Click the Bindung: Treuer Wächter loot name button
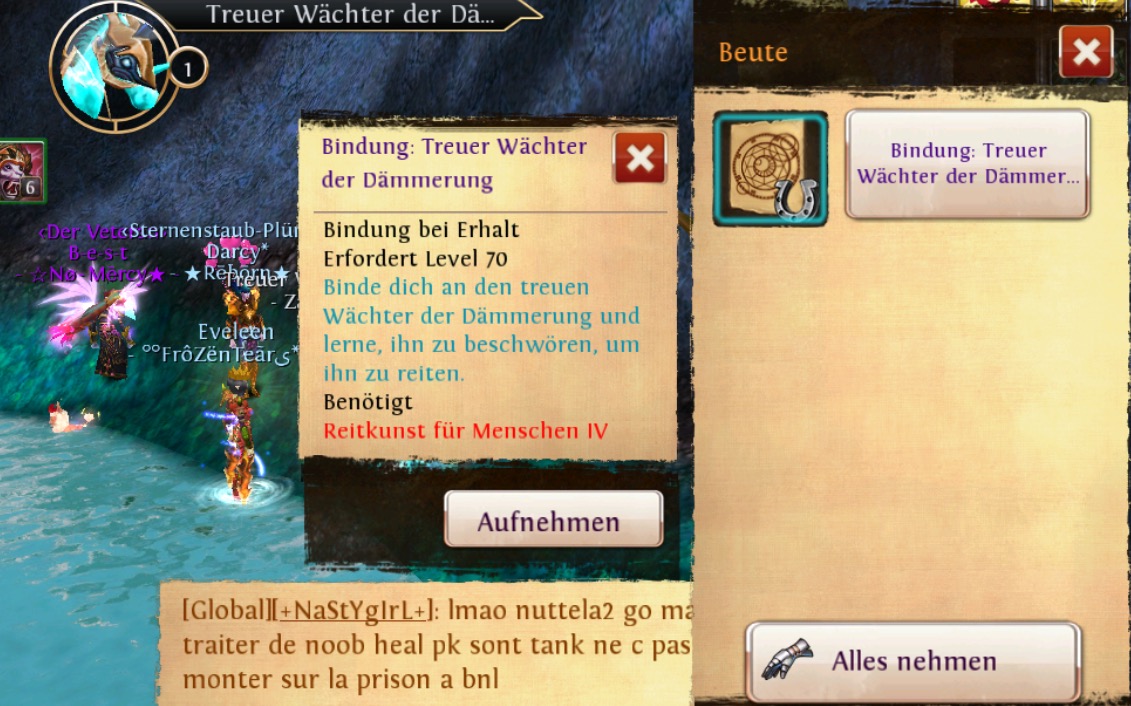 (967, 164)
